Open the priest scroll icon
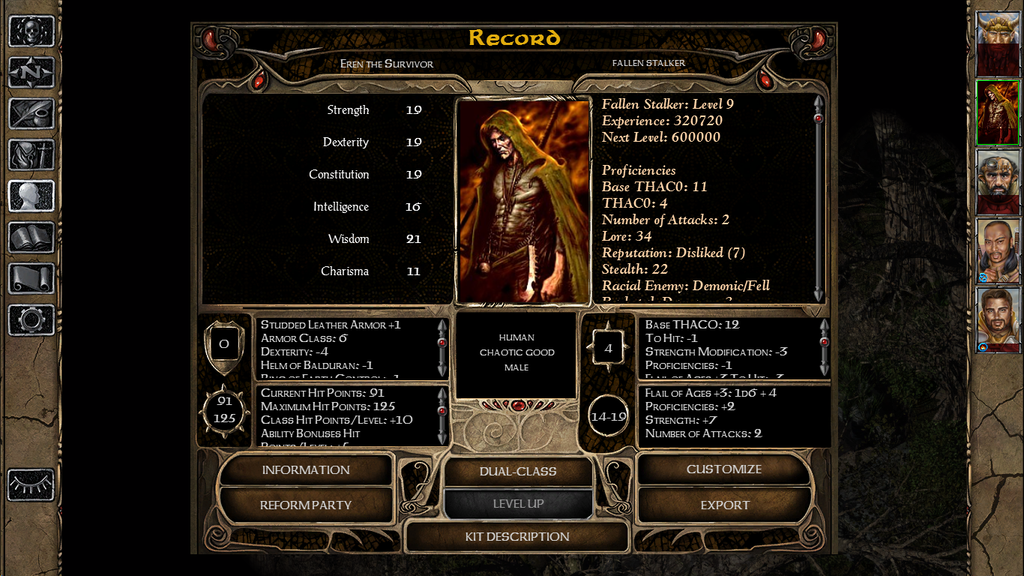This screenshot has width=1024, height=576. click(31, 278)
